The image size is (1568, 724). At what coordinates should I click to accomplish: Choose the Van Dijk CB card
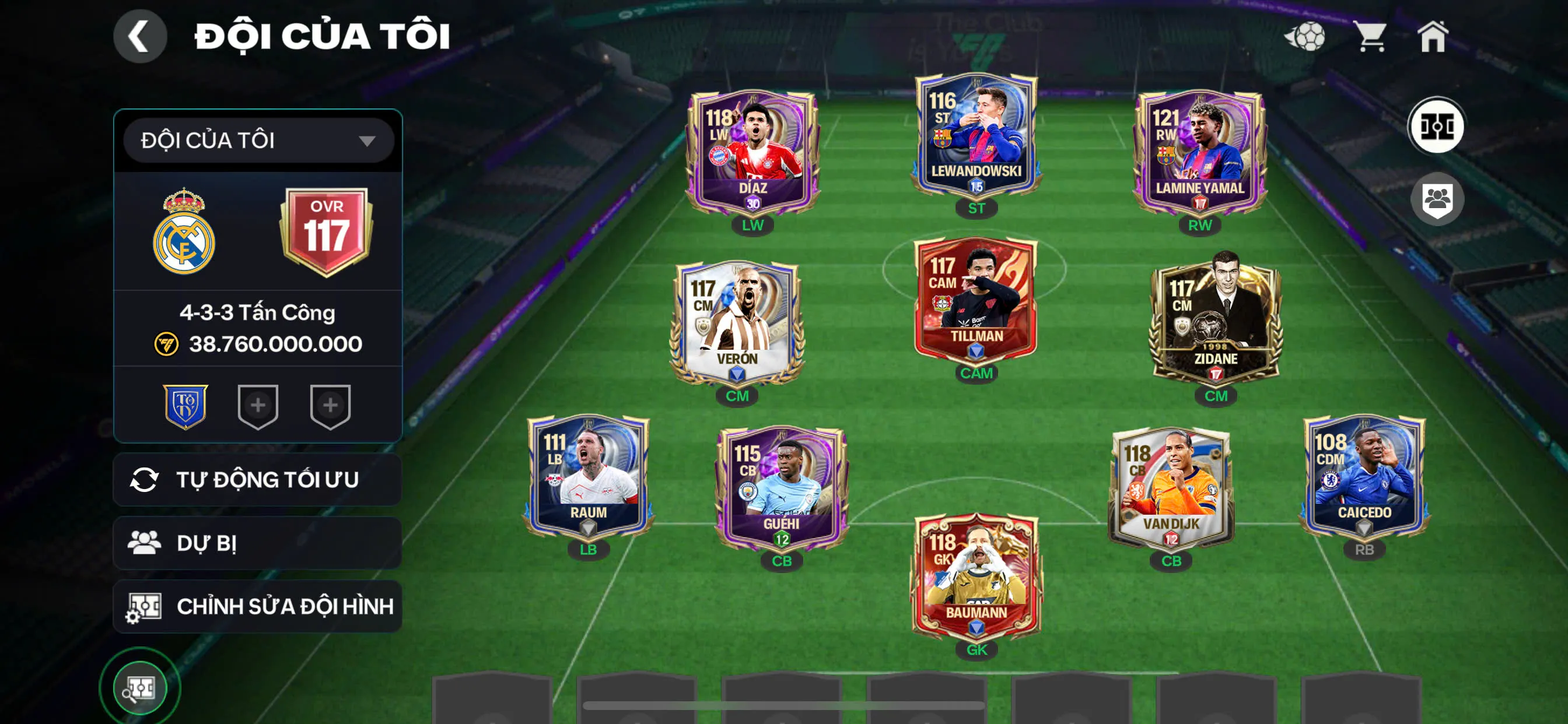[1171, 487]
